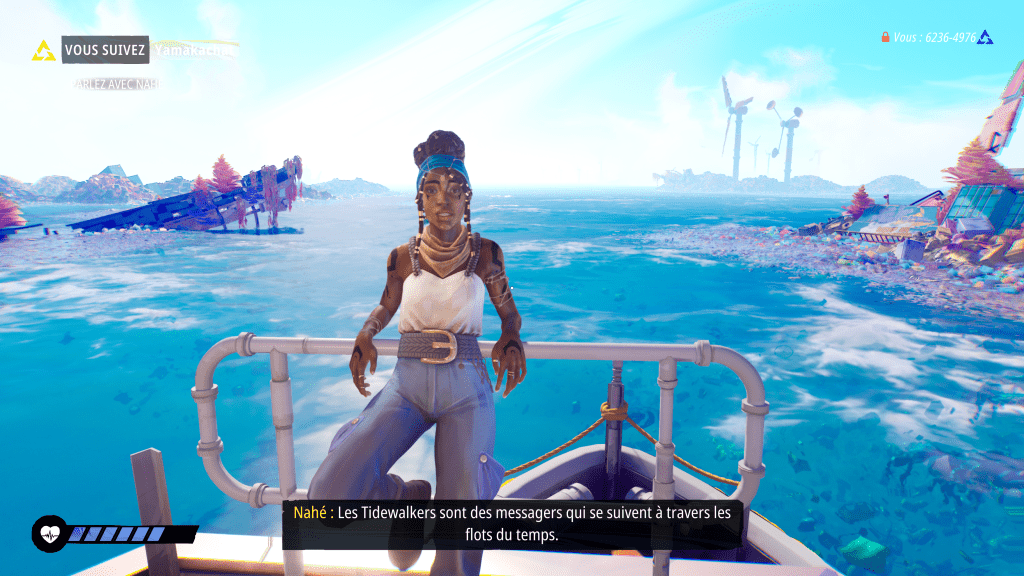Click the yellow triangle quest tracker icon
Viewport: 1024px width, 576px height.
click(44, 50)
